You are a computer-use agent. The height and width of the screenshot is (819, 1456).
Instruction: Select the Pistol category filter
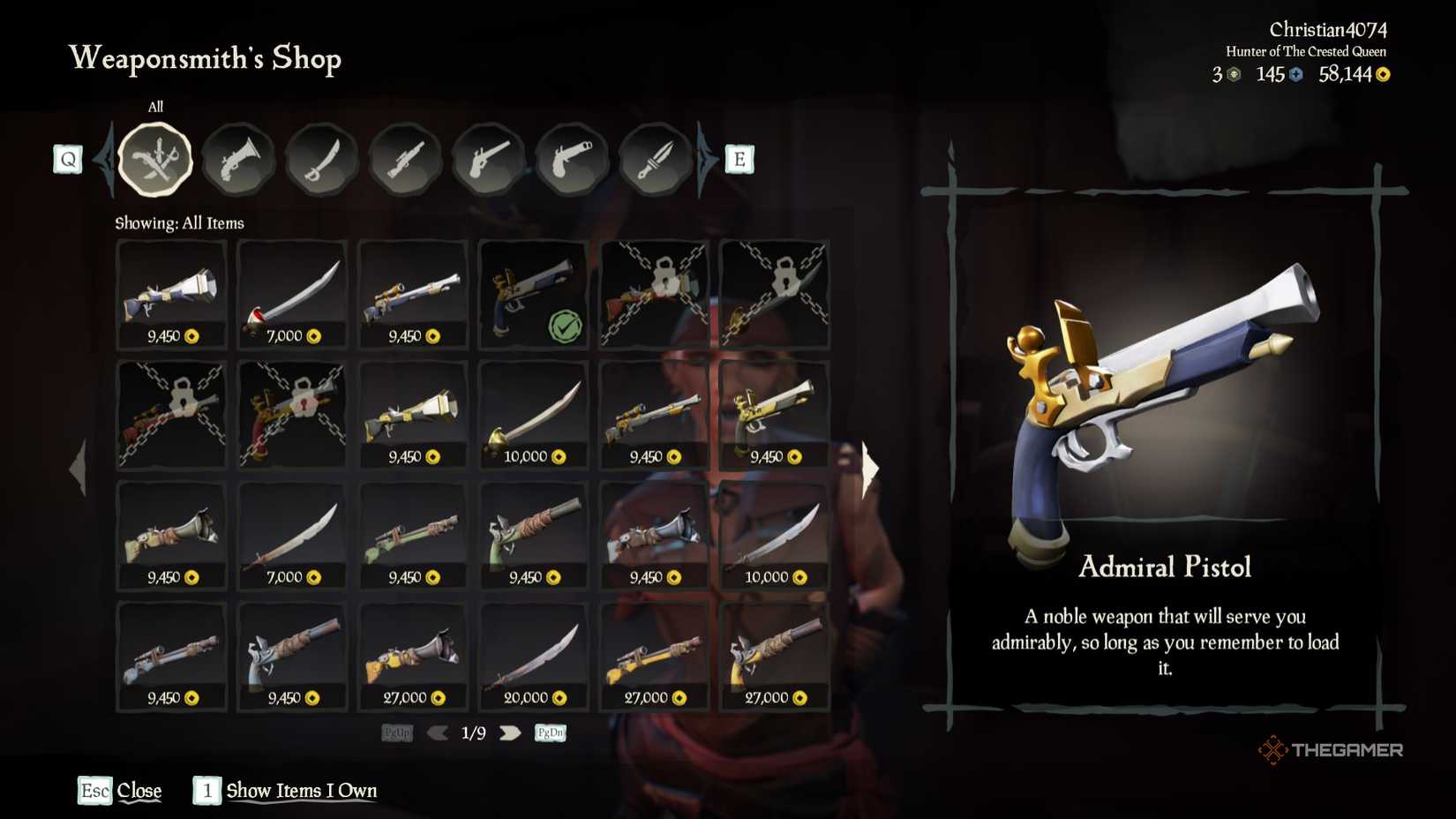(x=488, y=160)
